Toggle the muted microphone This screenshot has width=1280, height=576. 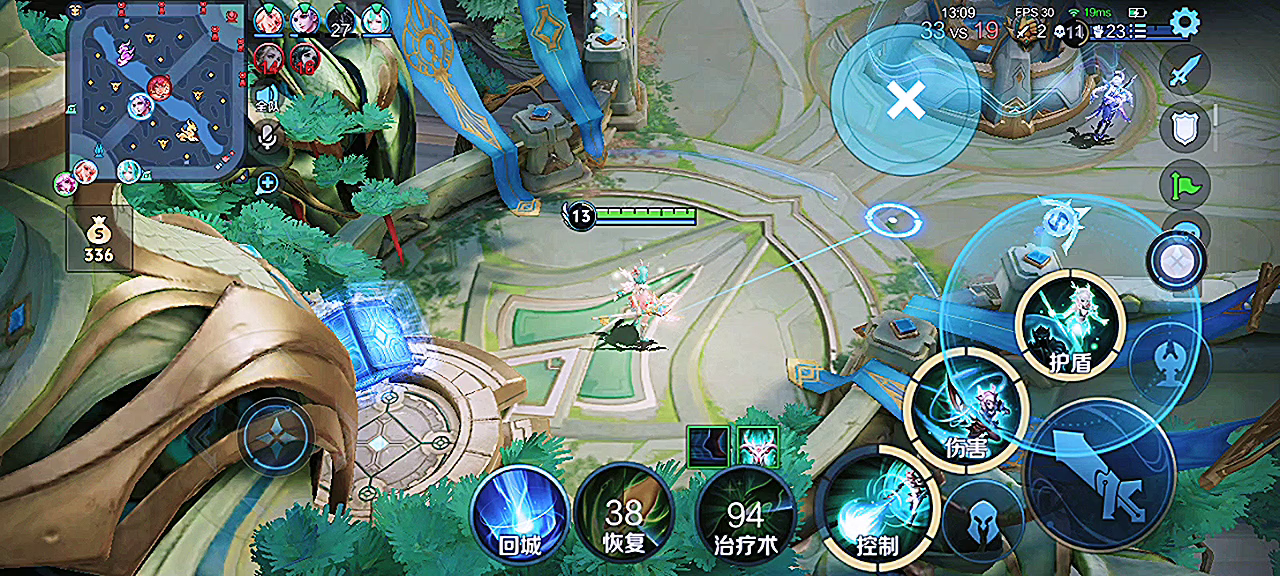(267, 135)
